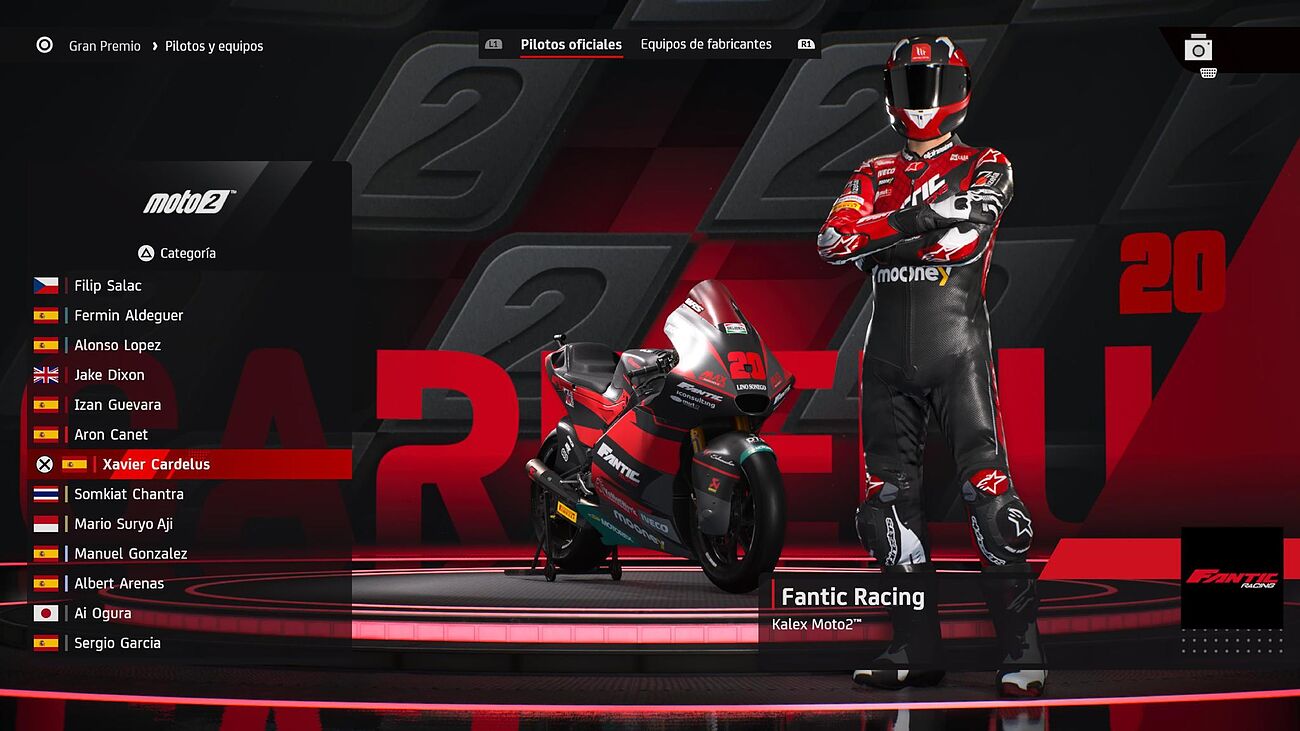Select British rider Jake Dixon

(109, 375)
